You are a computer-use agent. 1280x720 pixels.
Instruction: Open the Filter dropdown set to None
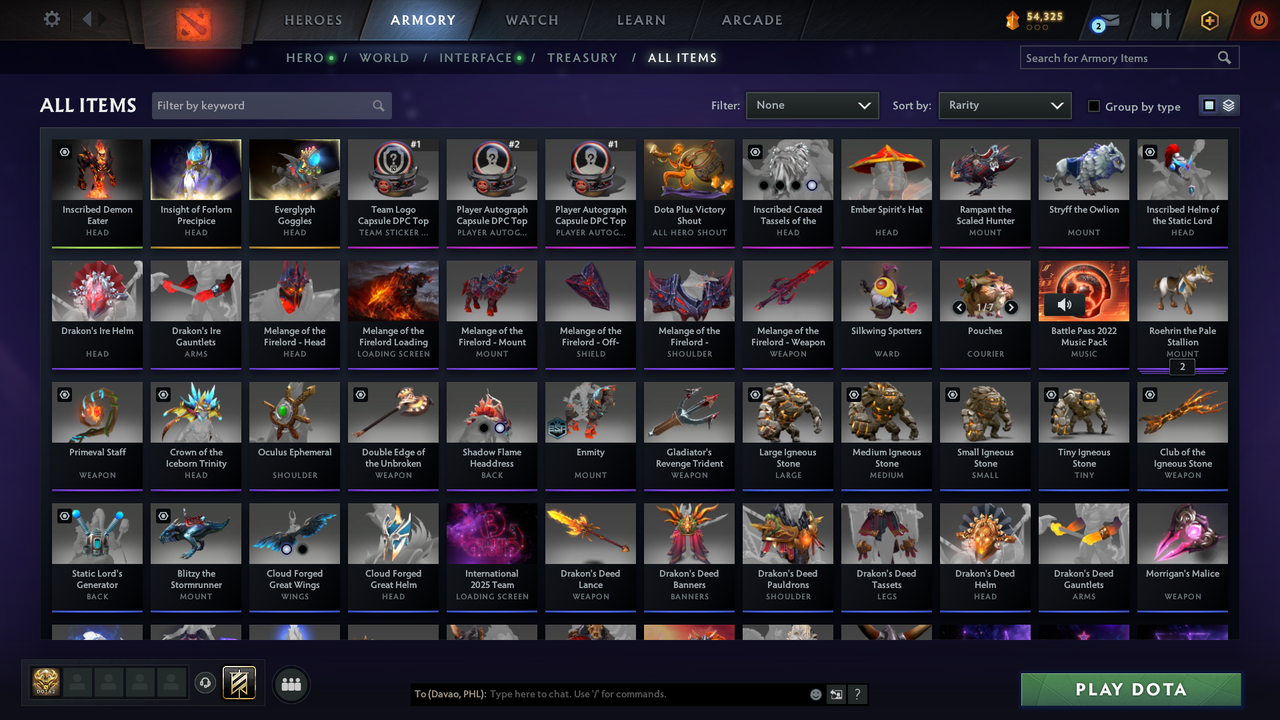pos(812,105)
